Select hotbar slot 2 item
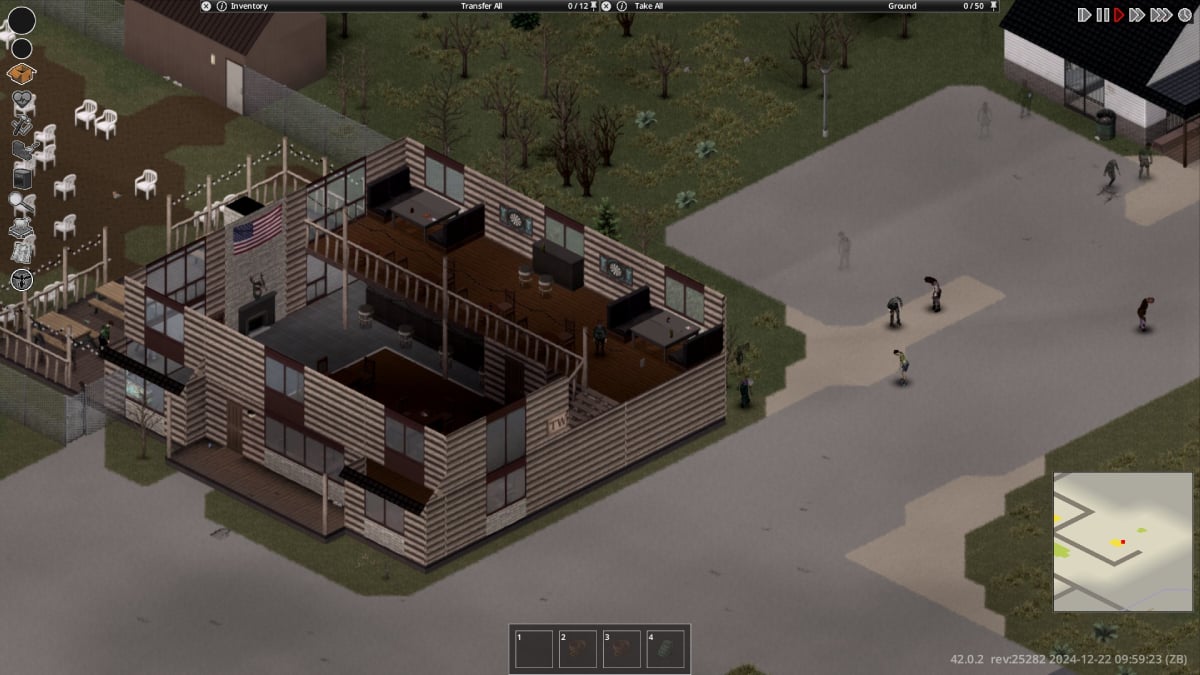The width and height of the screenshot is (1200, 675). [578, 649]
